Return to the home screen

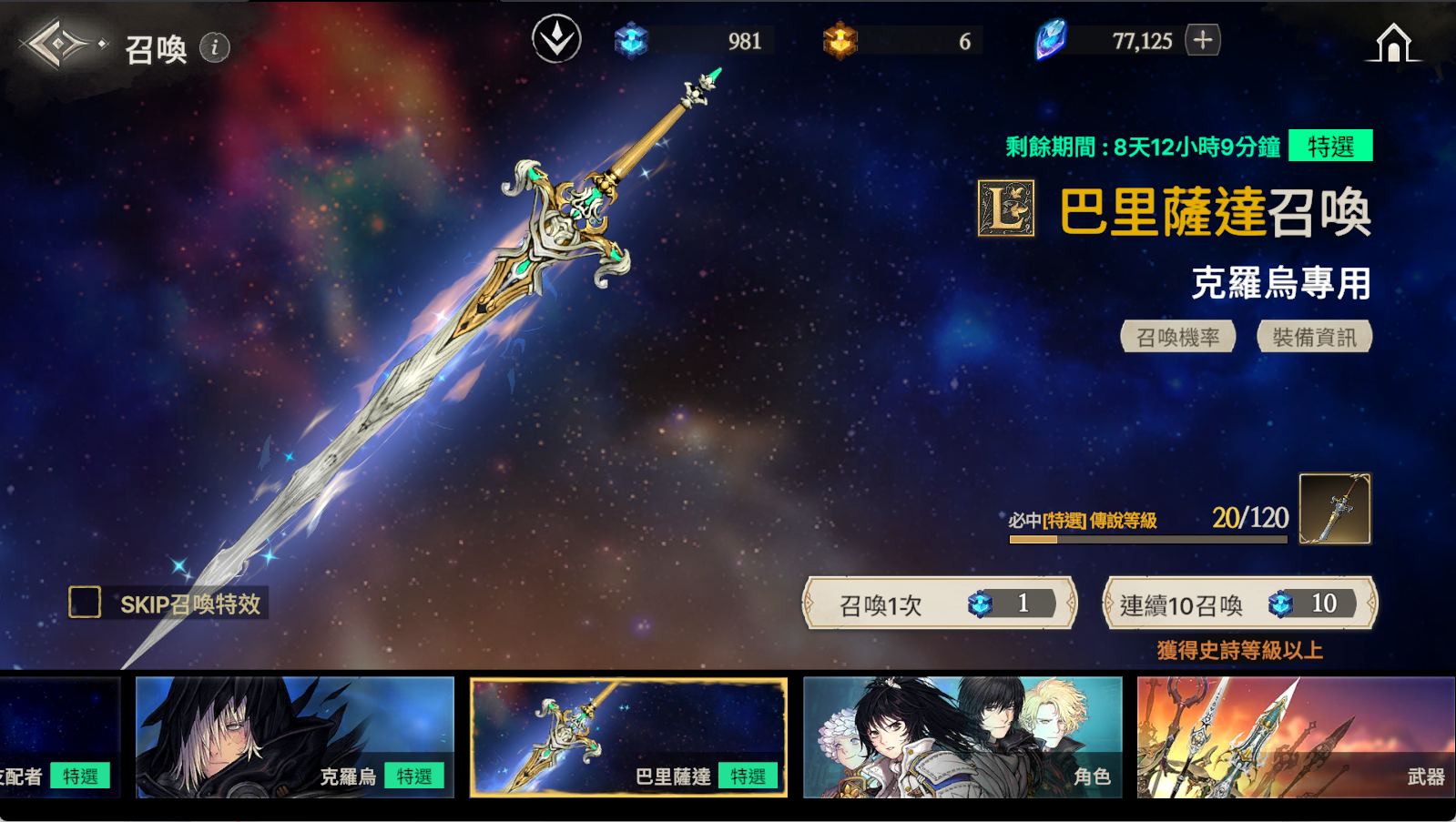click(x=1393, y=43)
